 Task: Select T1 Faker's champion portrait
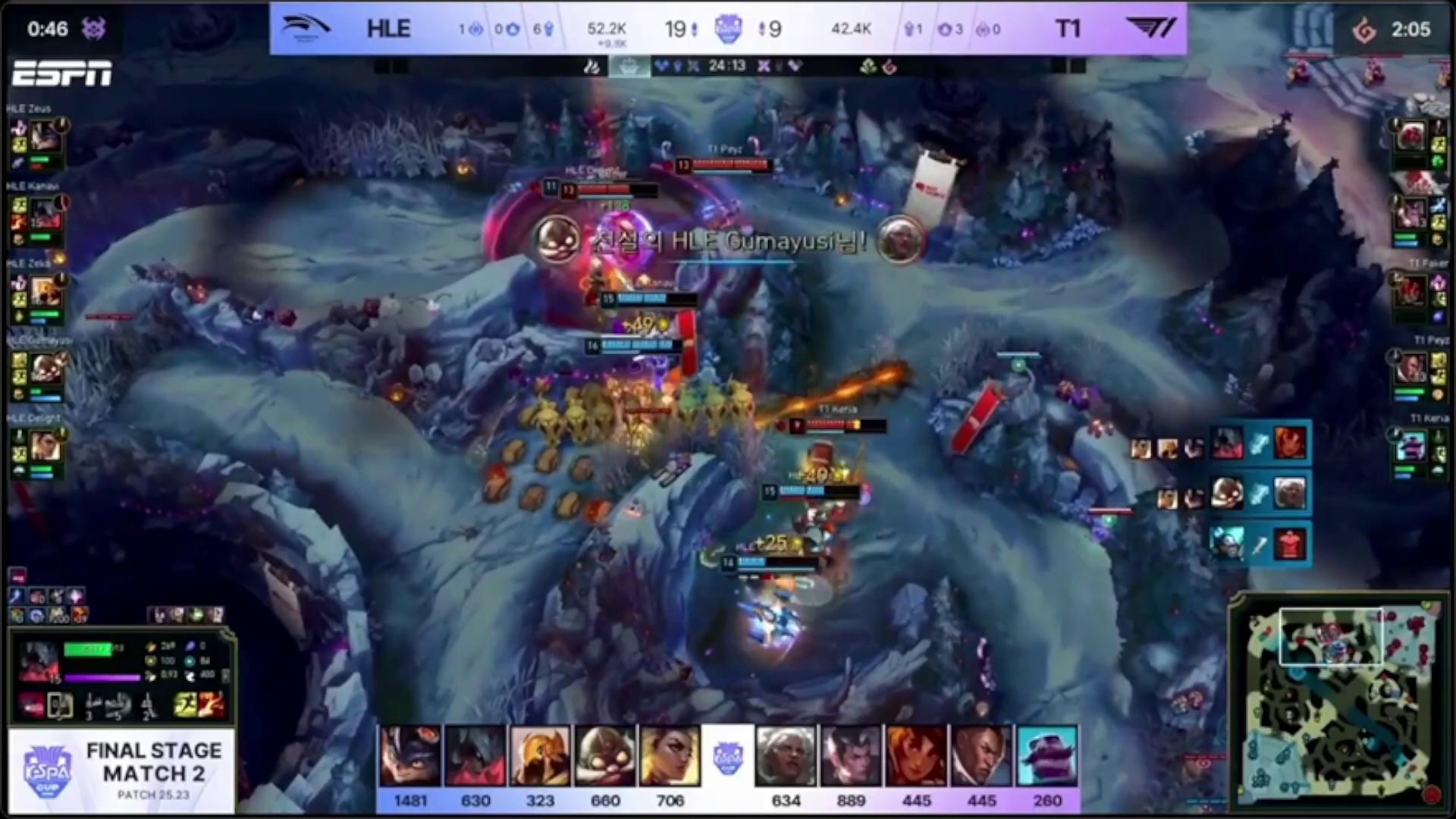click(x=1411, y=292)
